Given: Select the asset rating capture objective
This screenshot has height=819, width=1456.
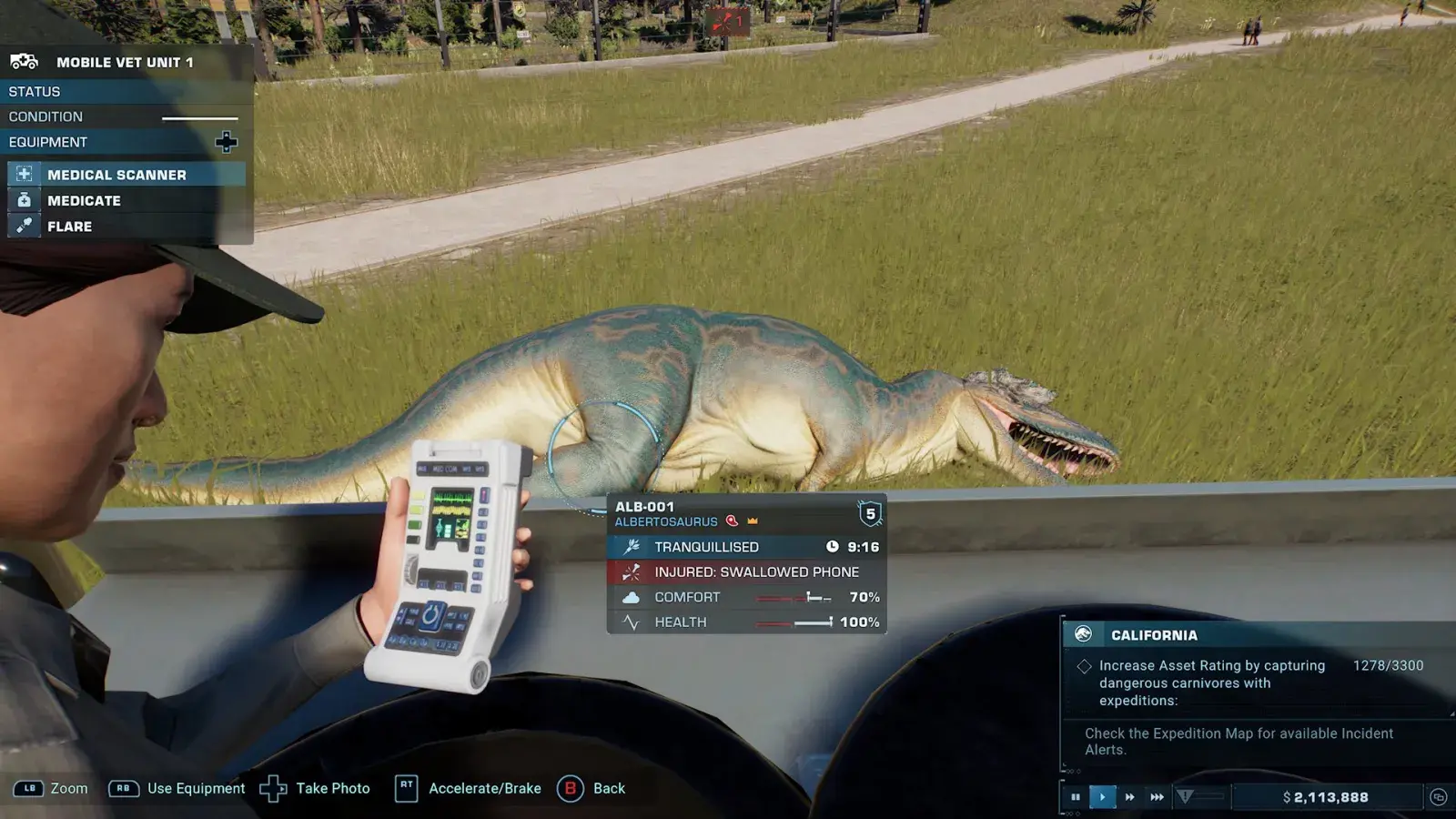Looking at the screenshot, I should click(x=1211, y=682).
